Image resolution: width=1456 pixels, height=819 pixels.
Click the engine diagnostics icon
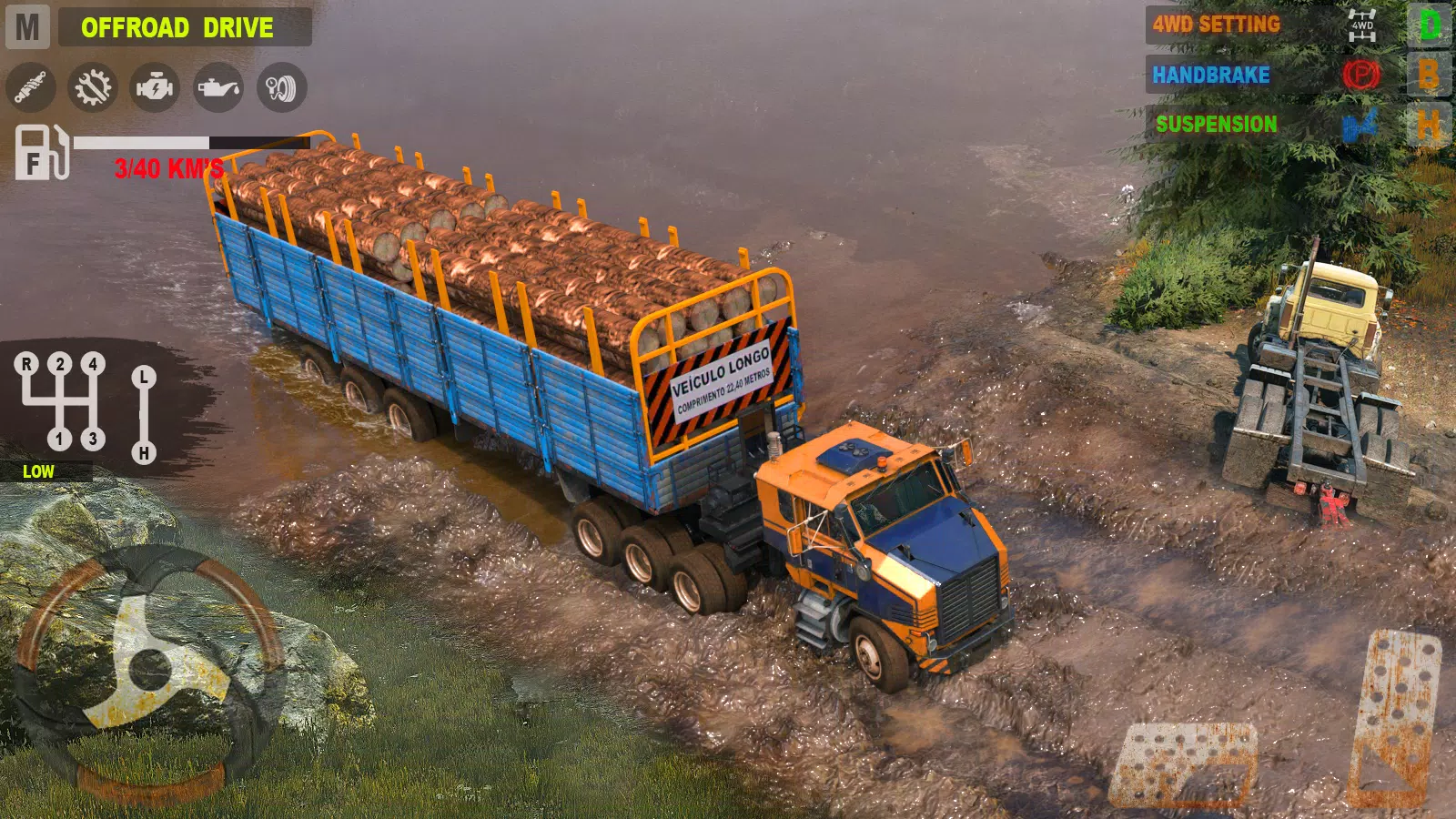click(x=157, y=88)
